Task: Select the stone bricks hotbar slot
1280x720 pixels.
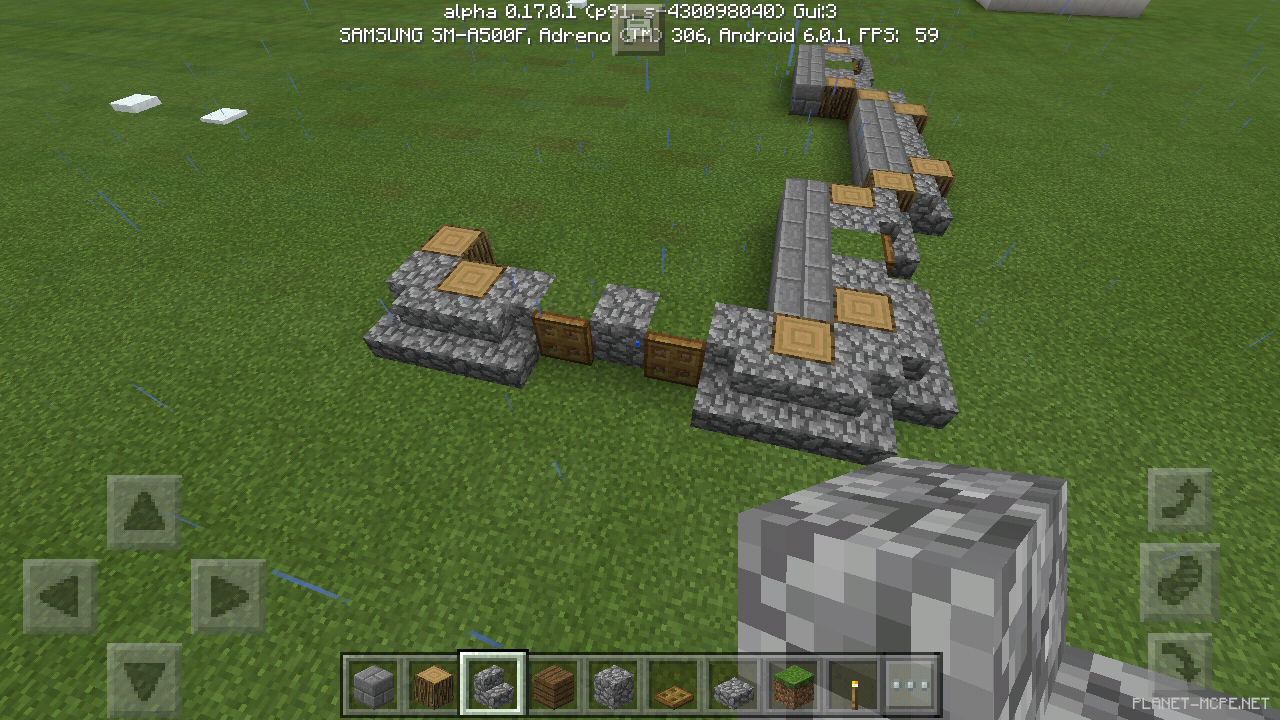Action: tap(373, 684)
